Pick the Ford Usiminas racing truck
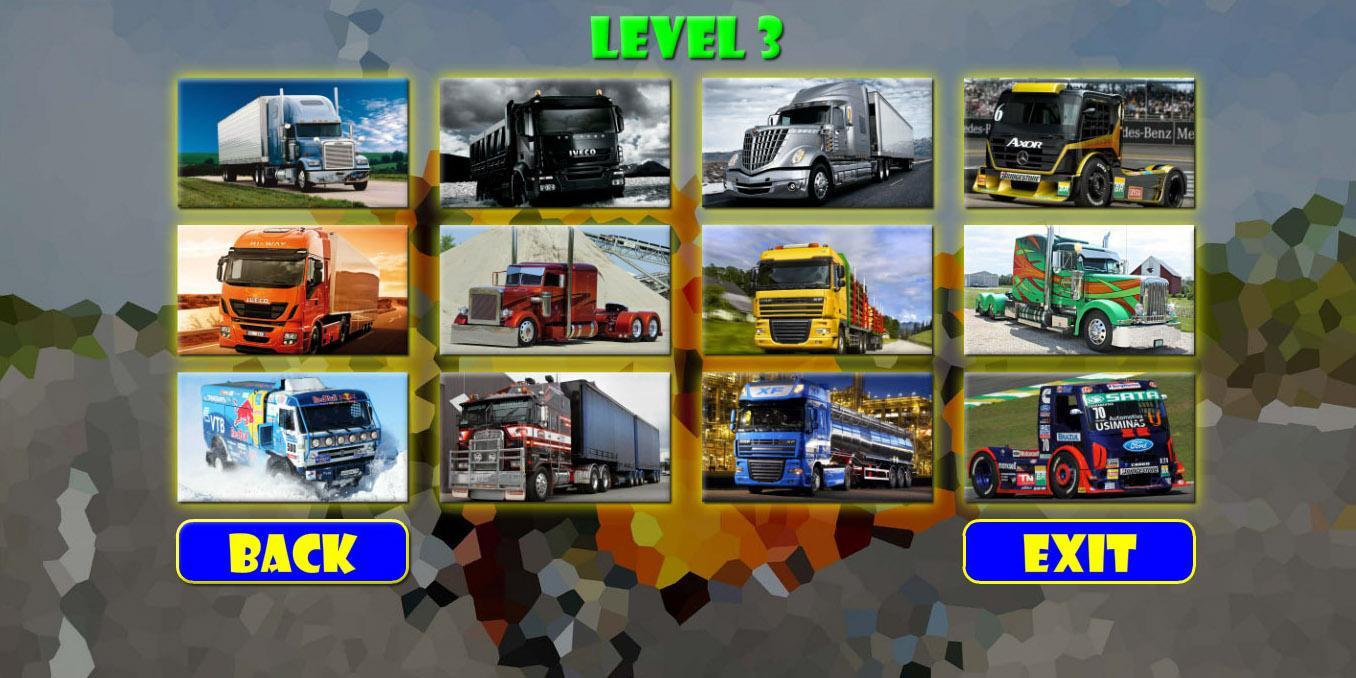This screenshot has height=678, width=1356. pos(1079,437)
